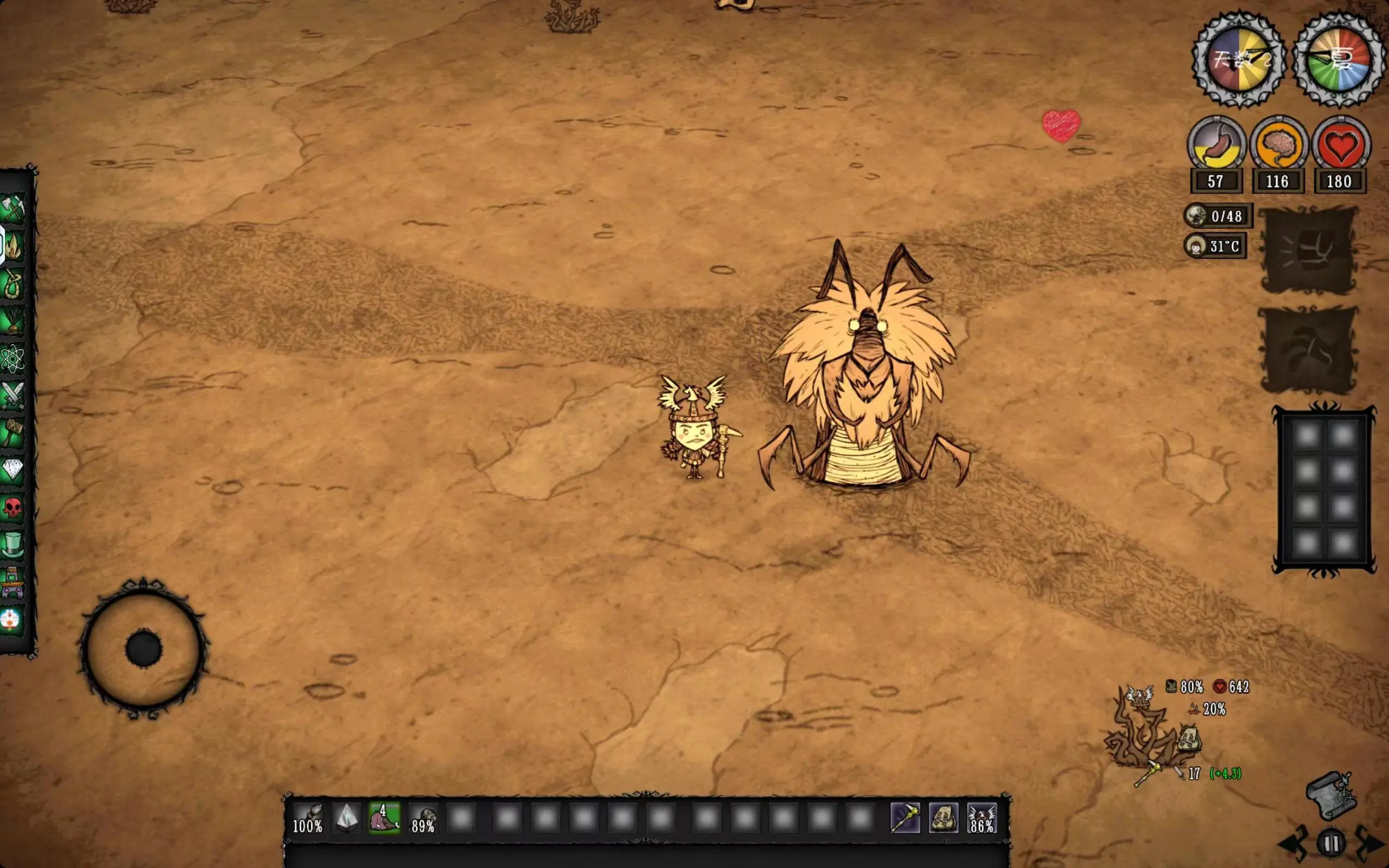Select the hammer Structures tab
Viewport: 1389px width, 868px height.
(12, 433)
